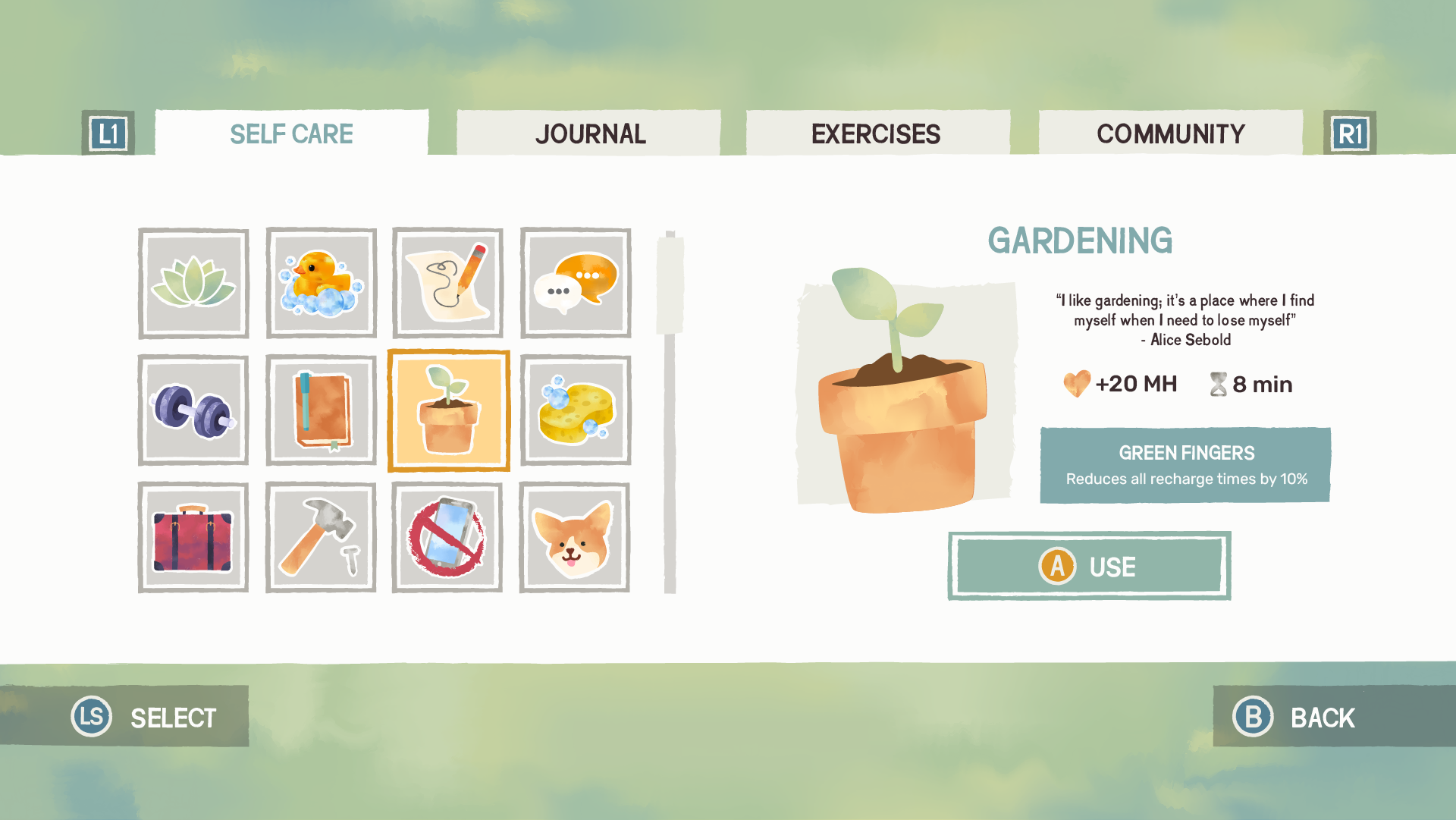Choose the orange notebook tile
This screenshot has width=1456, height=820.
(321, 410)
